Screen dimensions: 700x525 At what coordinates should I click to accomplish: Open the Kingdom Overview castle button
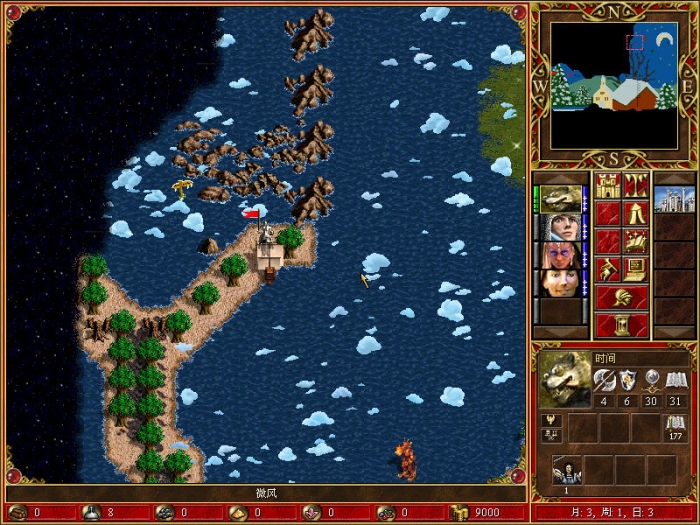[x=608, y=185]
